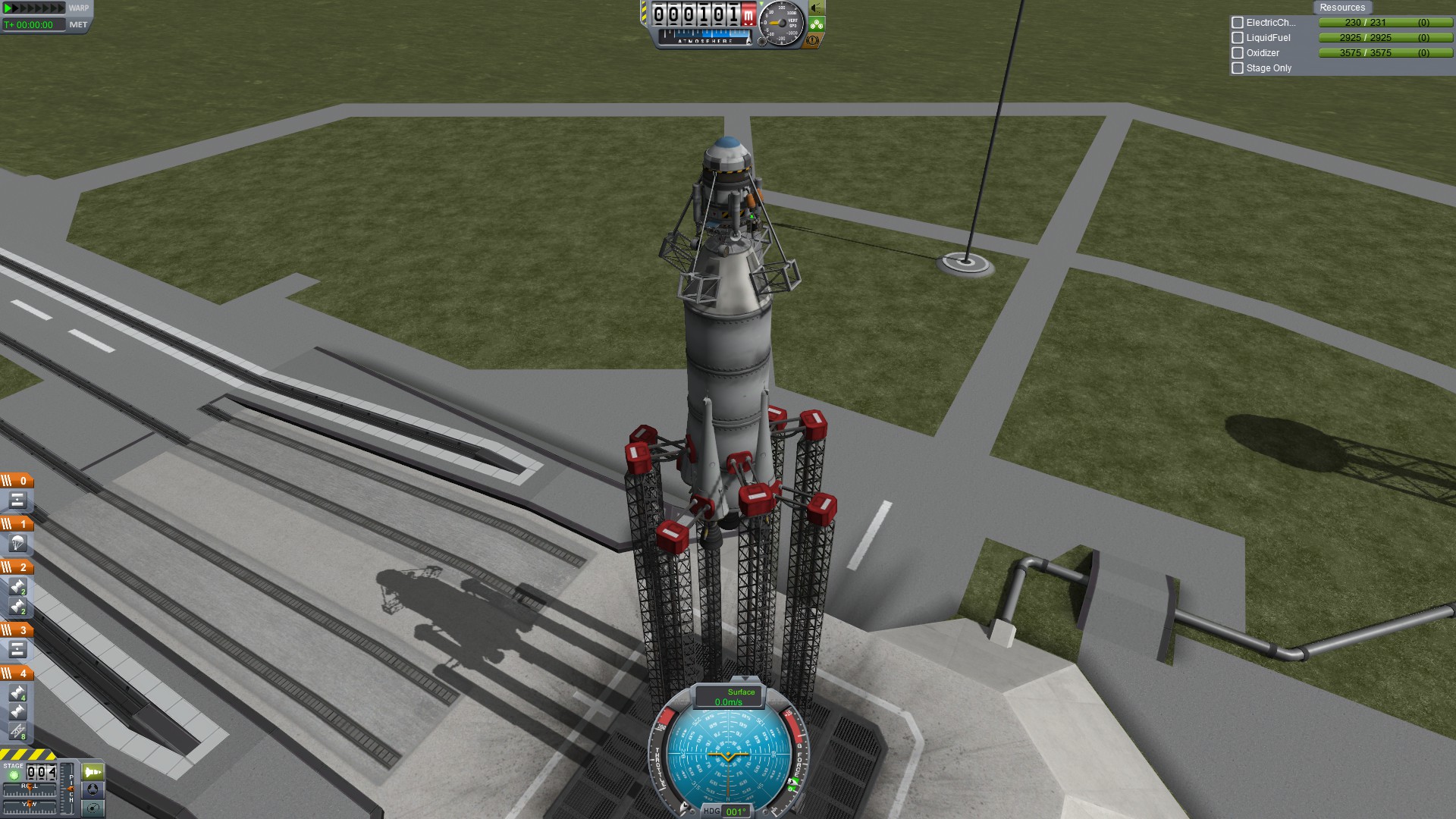Engage the brakes warning button
This screenshot has width=1456, height=819.
(814, 40)
